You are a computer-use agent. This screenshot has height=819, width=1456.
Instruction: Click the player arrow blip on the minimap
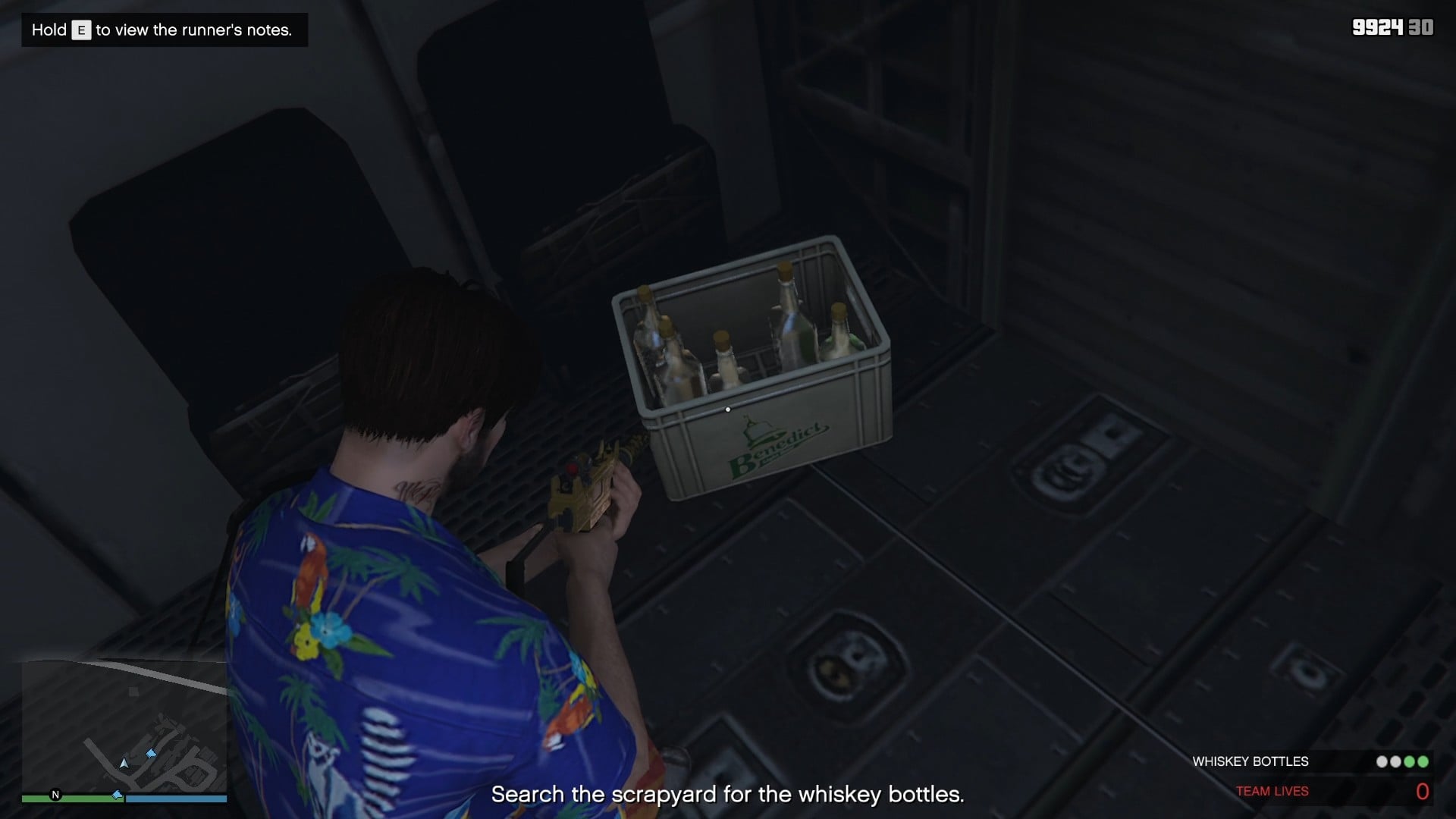[124, 764]
